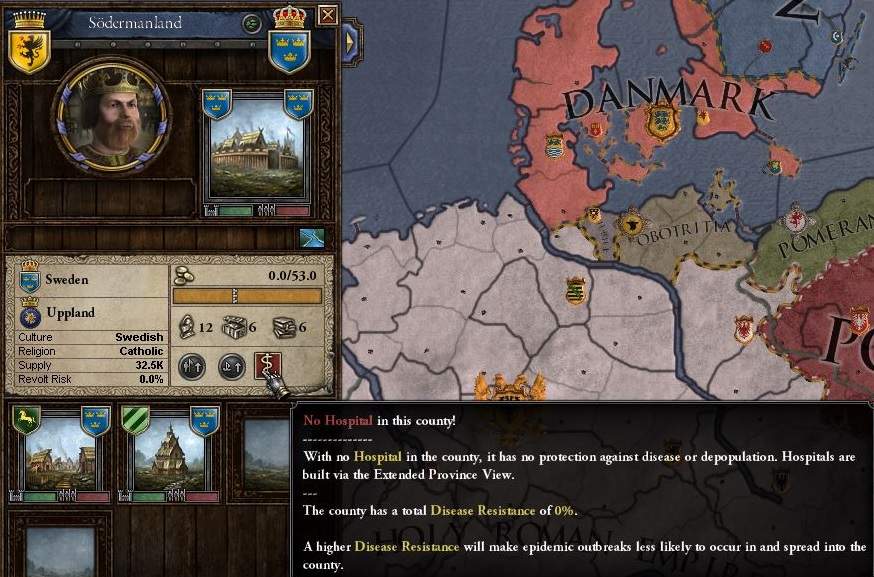The height and width of the screenshot is (577, 874).
Task: Select the church holding with striped shield
Action: (168, 452)
